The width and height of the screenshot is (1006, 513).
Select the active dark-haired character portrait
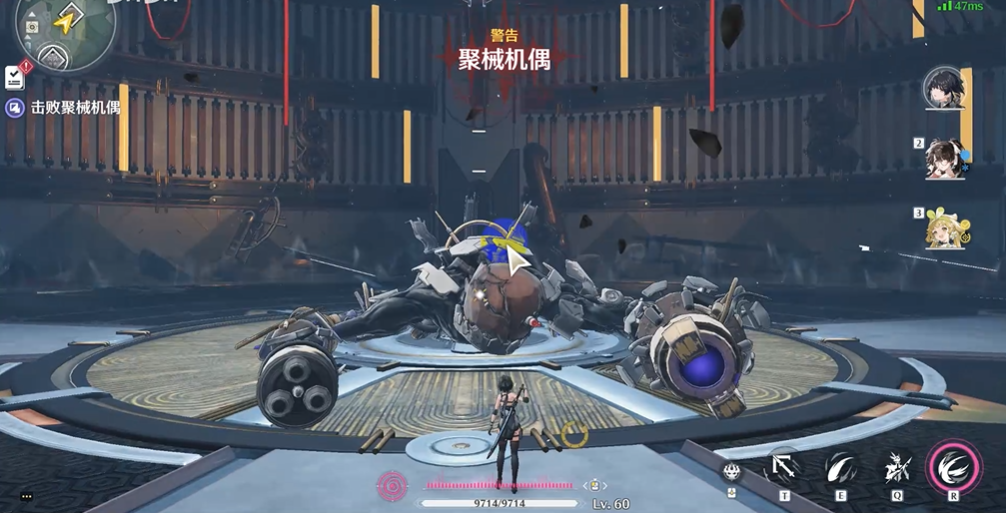[x=943, y=88]
